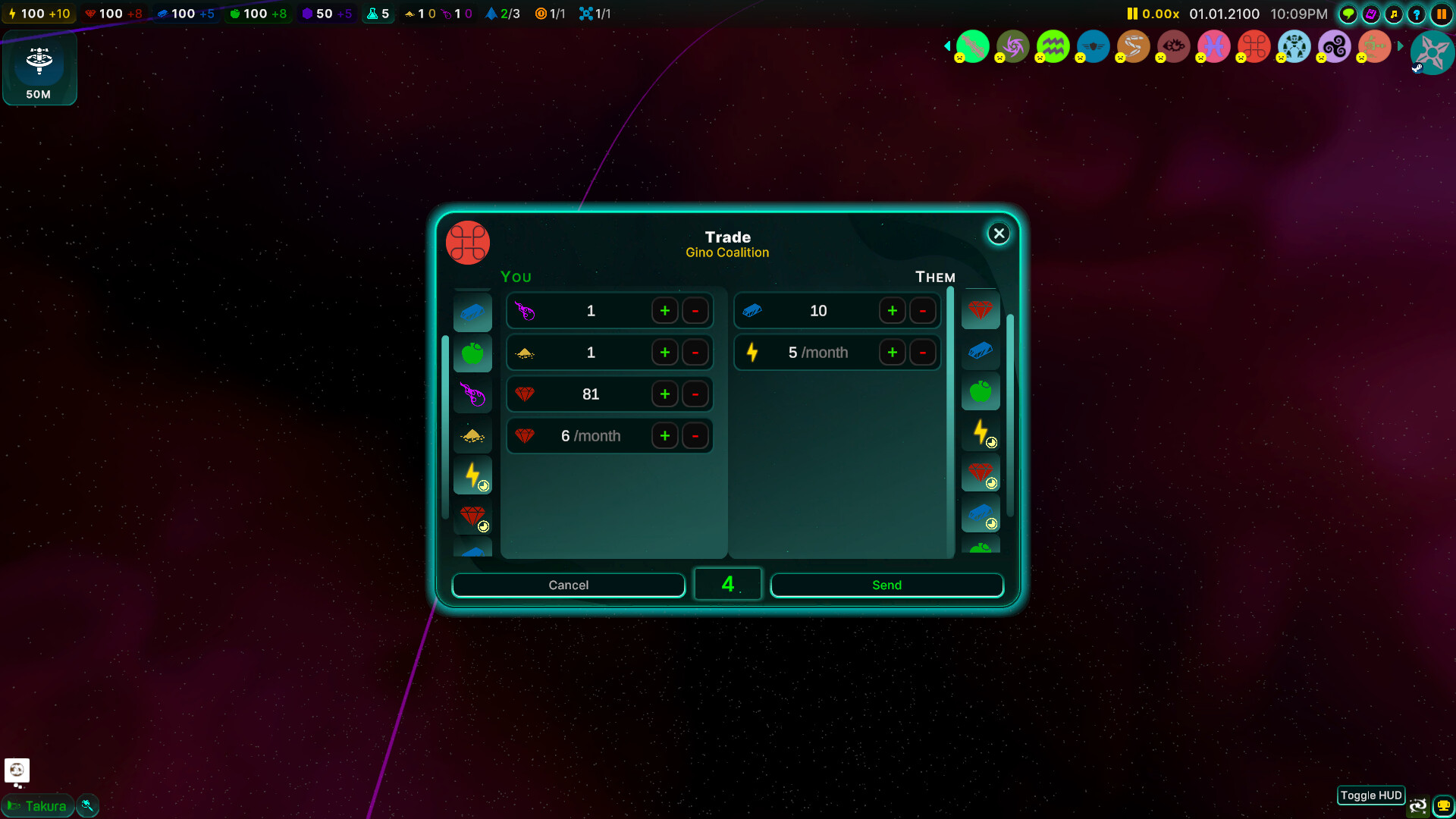Viewport: 1456px width, 819px height.
Task: Collapse the faction list with the left arrow
Action: pyautogui.click(x=947, y=46)
